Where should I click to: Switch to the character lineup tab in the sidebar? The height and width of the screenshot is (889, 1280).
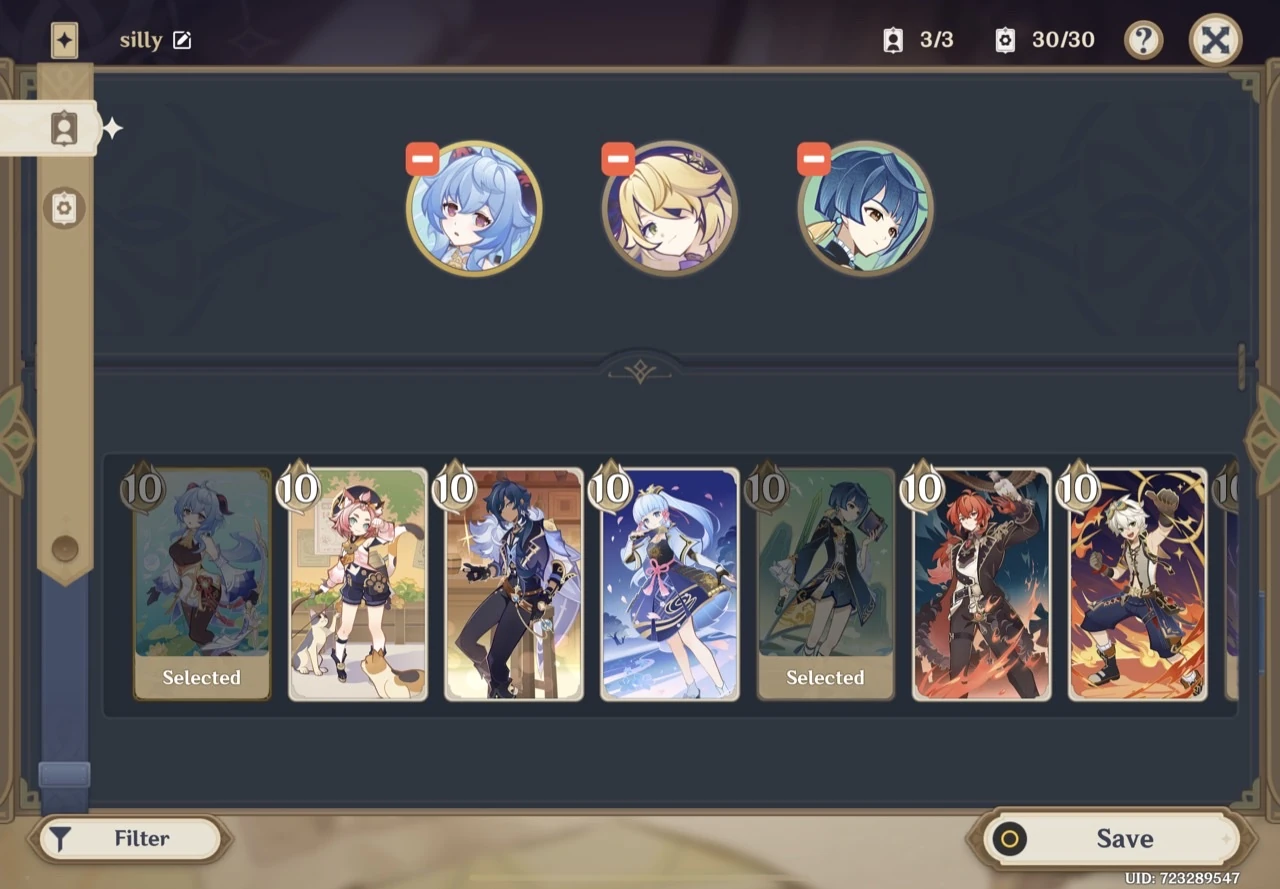pyautogui.click(x=64, y=127)
